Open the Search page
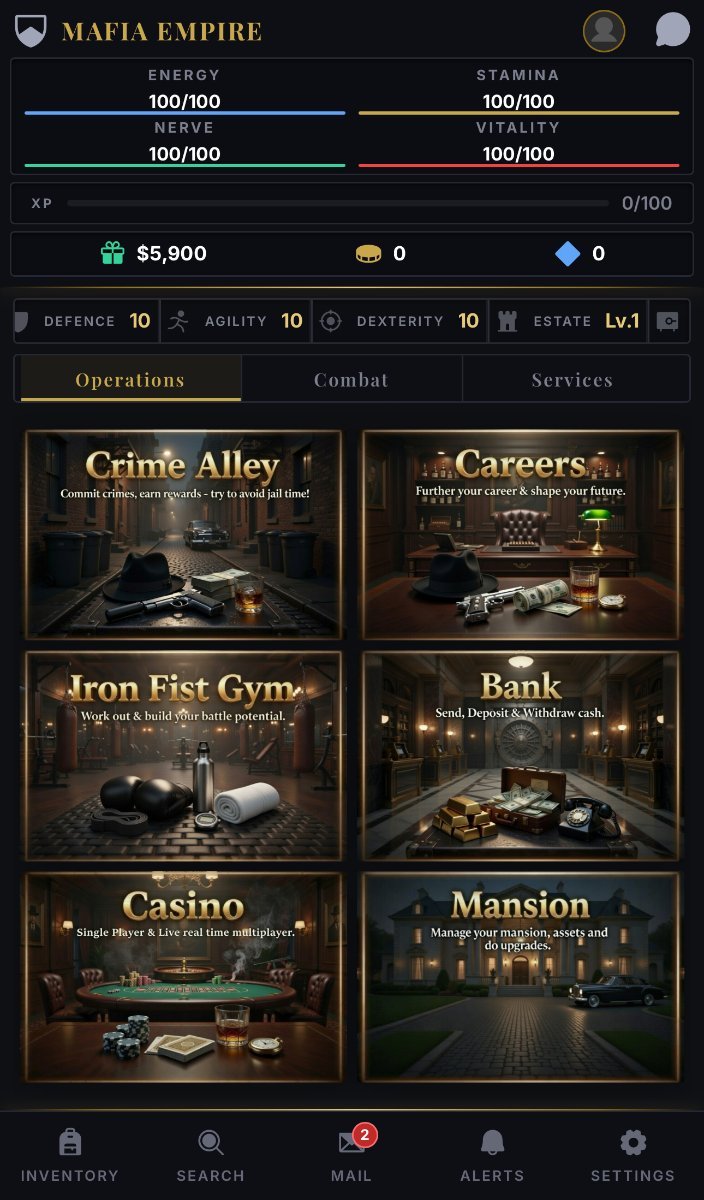704x1200 pixels. pyautogui.click(x=210, y=1156)
